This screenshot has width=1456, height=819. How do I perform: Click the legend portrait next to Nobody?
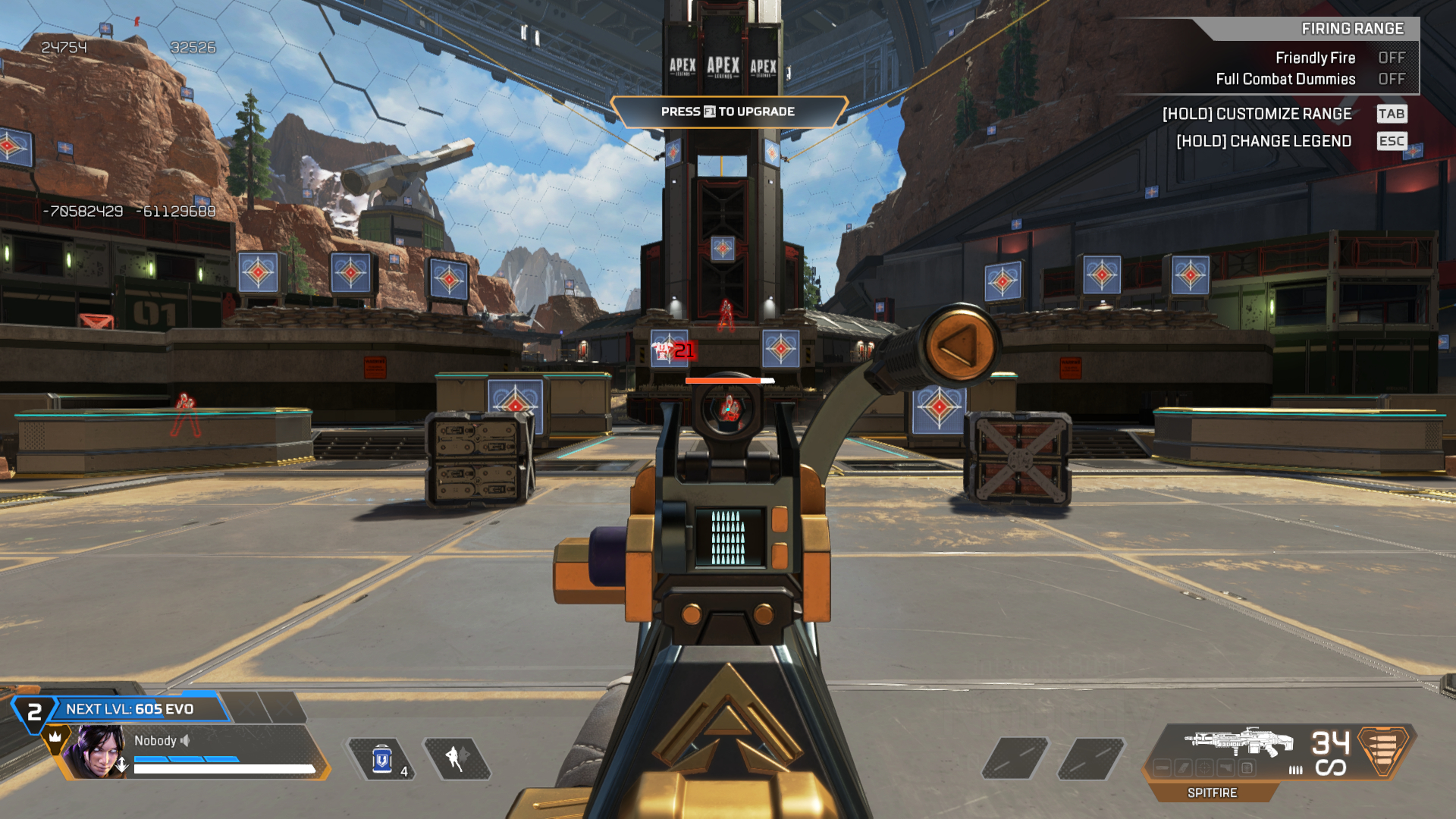[x=96, y=752]
